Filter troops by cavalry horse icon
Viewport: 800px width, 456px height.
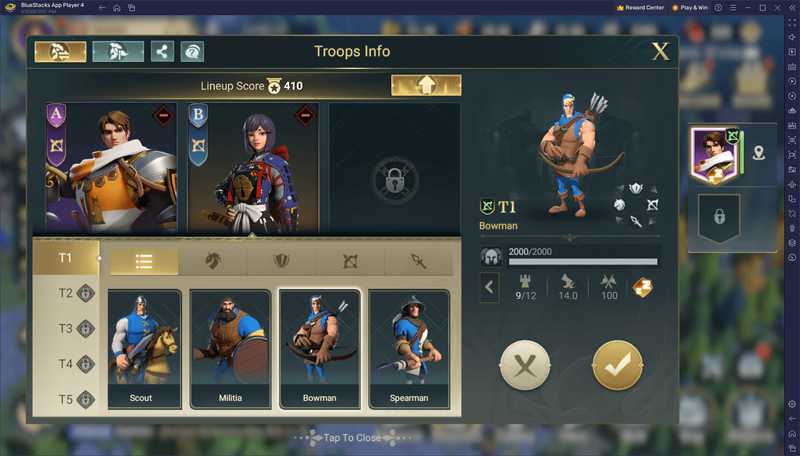[x=213, y=261]
